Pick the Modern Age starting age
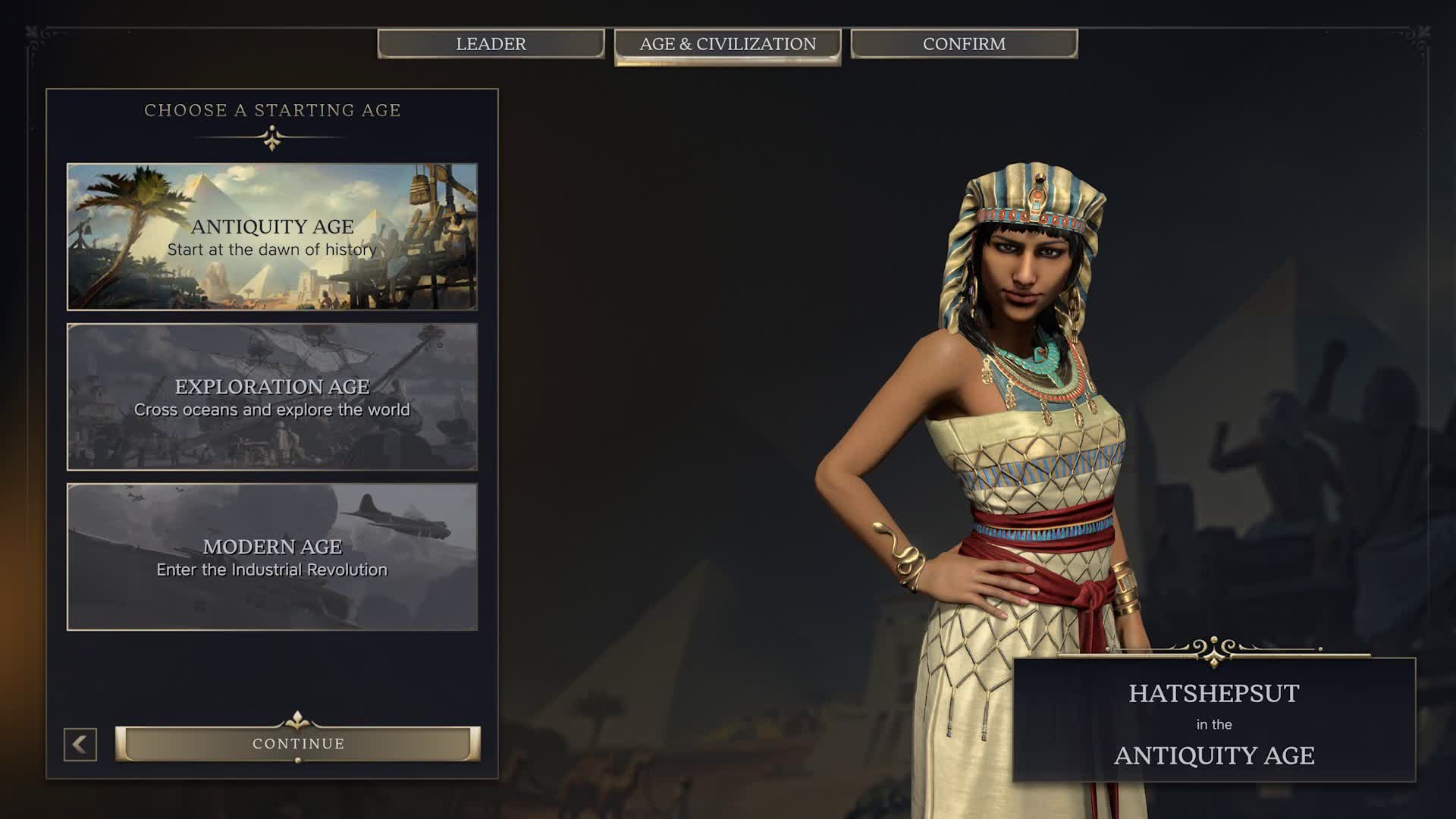The width and height of the screenshot is (1456, 819). point(272,557)
